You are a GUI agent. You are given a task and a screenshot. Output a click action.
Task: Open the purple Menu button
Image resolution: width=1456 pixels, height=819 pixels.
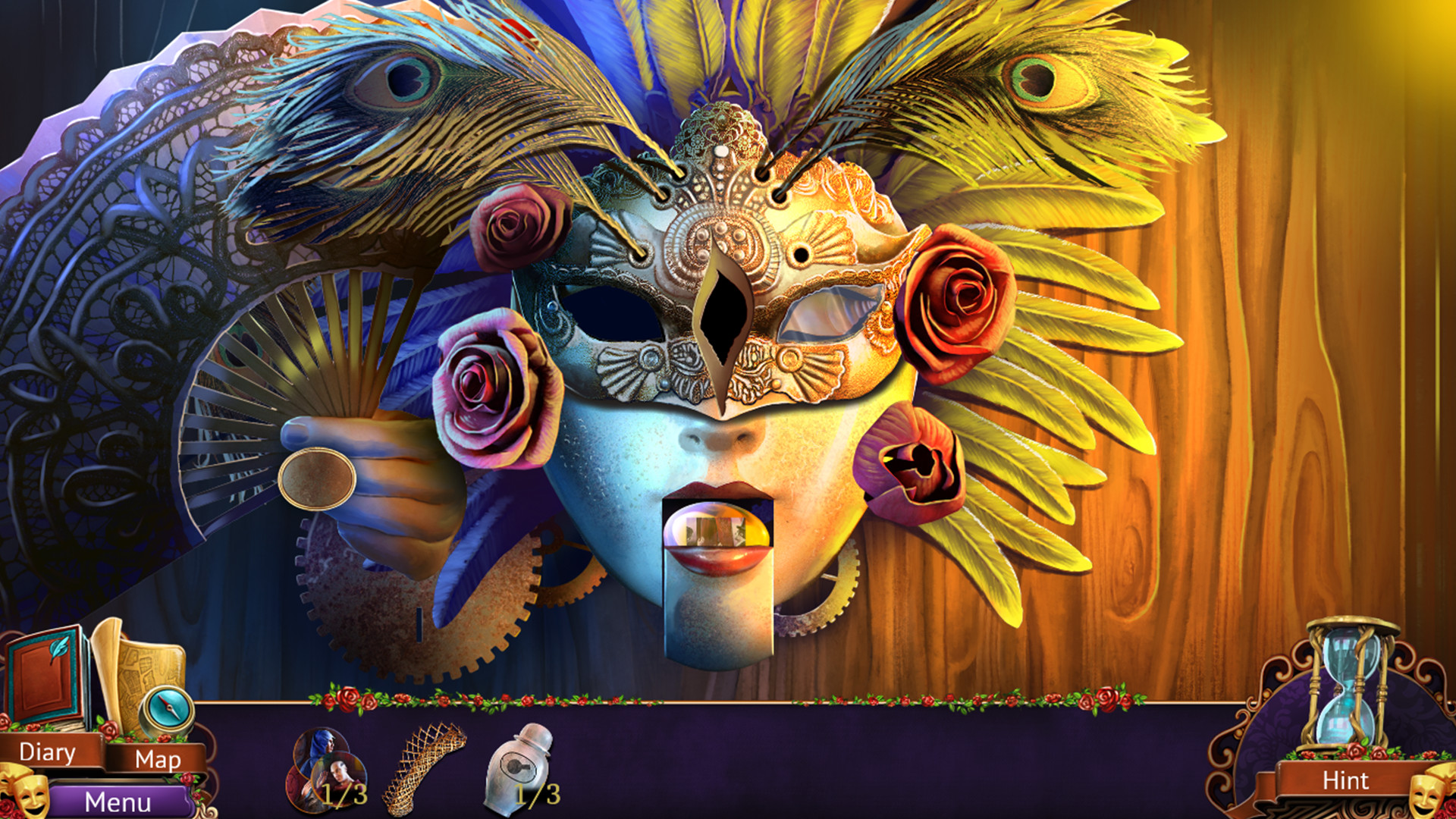[x=118, y=802]
